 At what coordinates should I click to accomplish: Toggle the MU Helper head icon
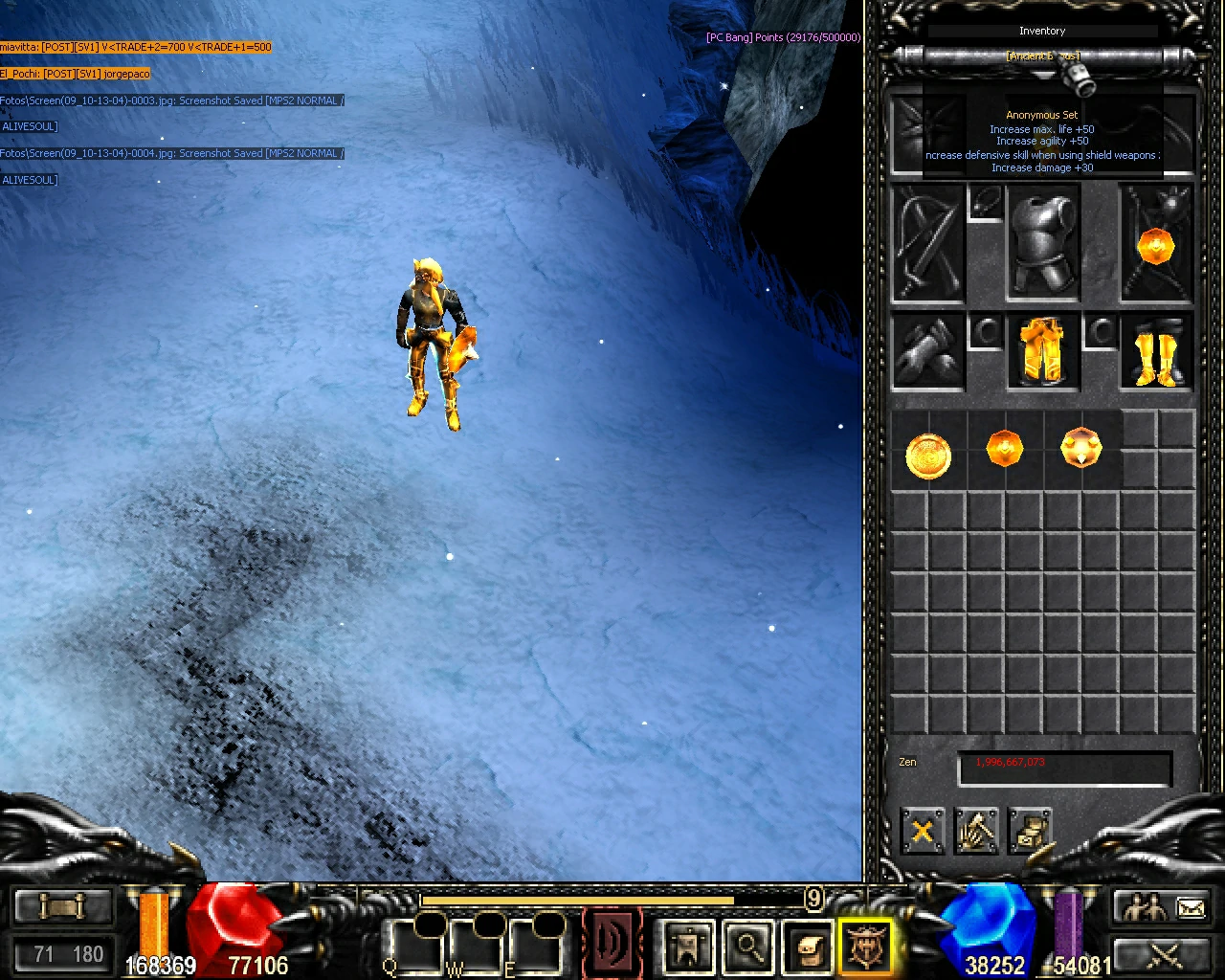(x=809, y=947)
